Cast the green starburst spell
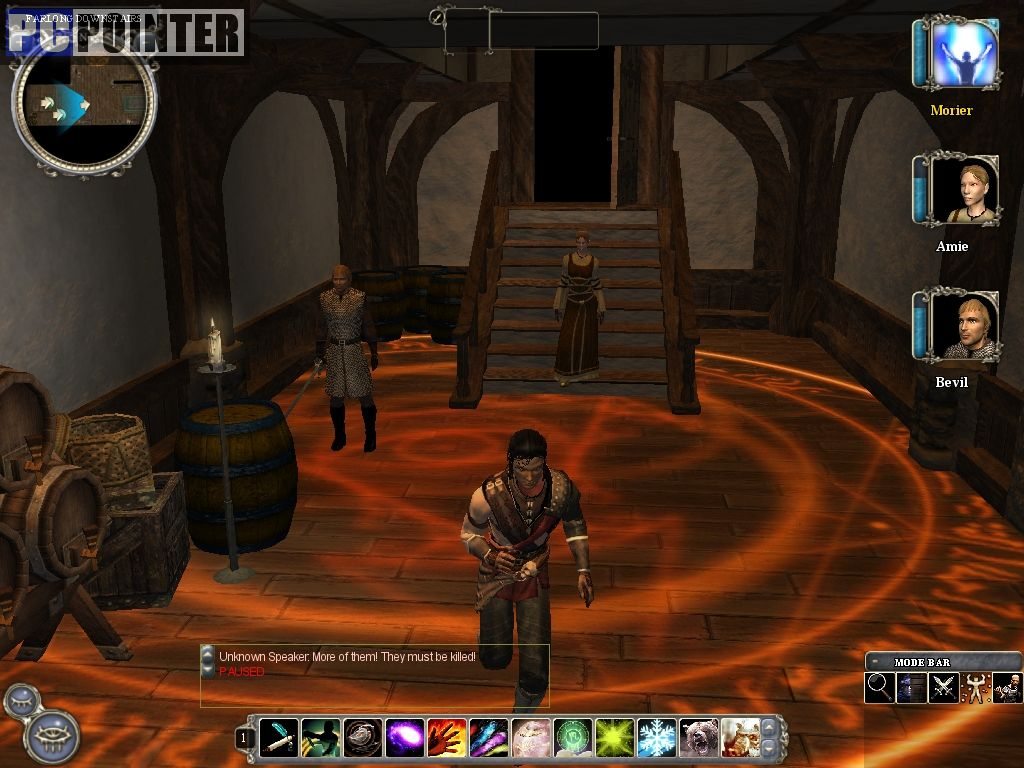 pos(615,738)
